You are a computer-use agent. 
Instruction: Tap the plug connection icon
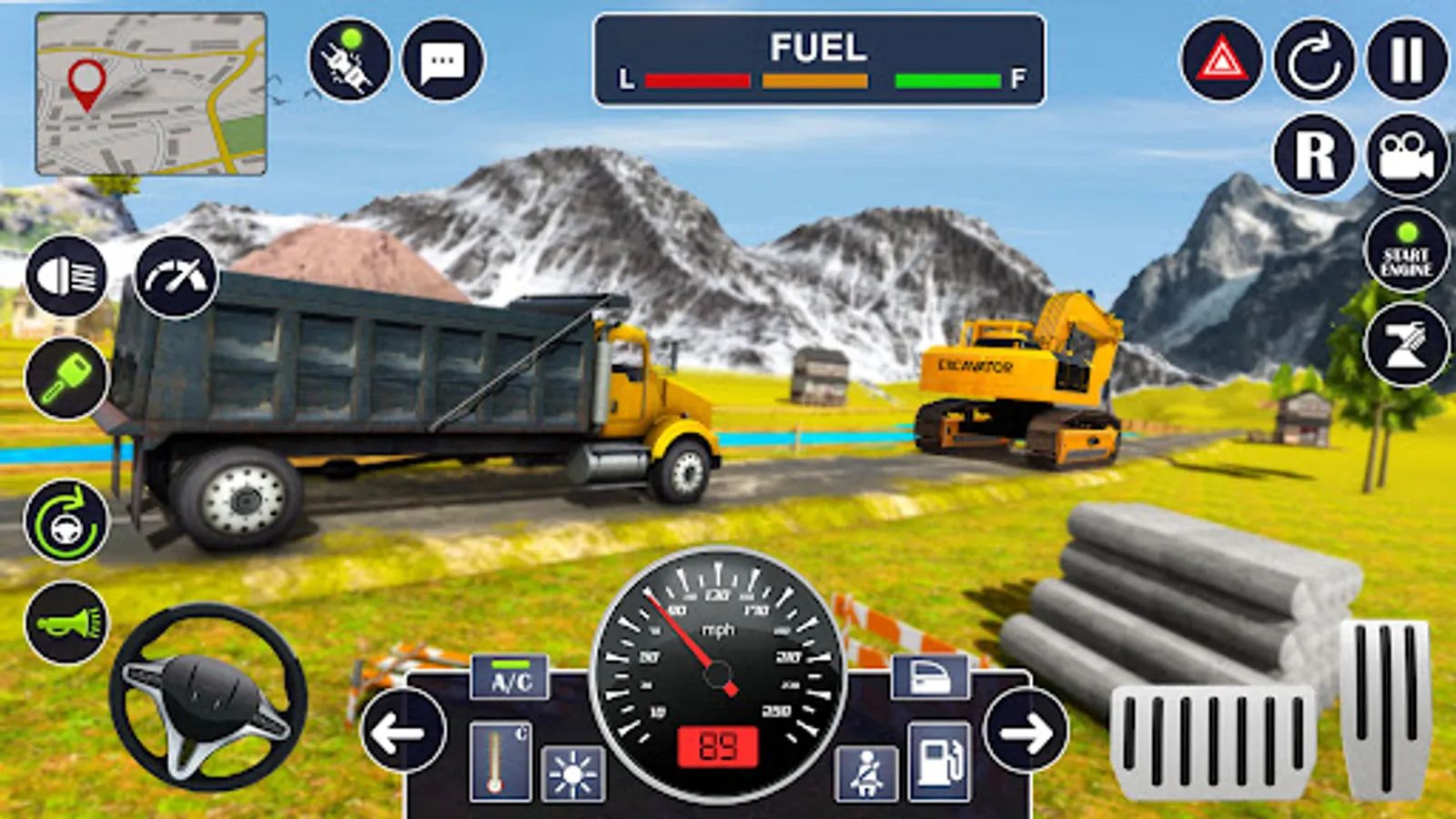tap(349, 60)
